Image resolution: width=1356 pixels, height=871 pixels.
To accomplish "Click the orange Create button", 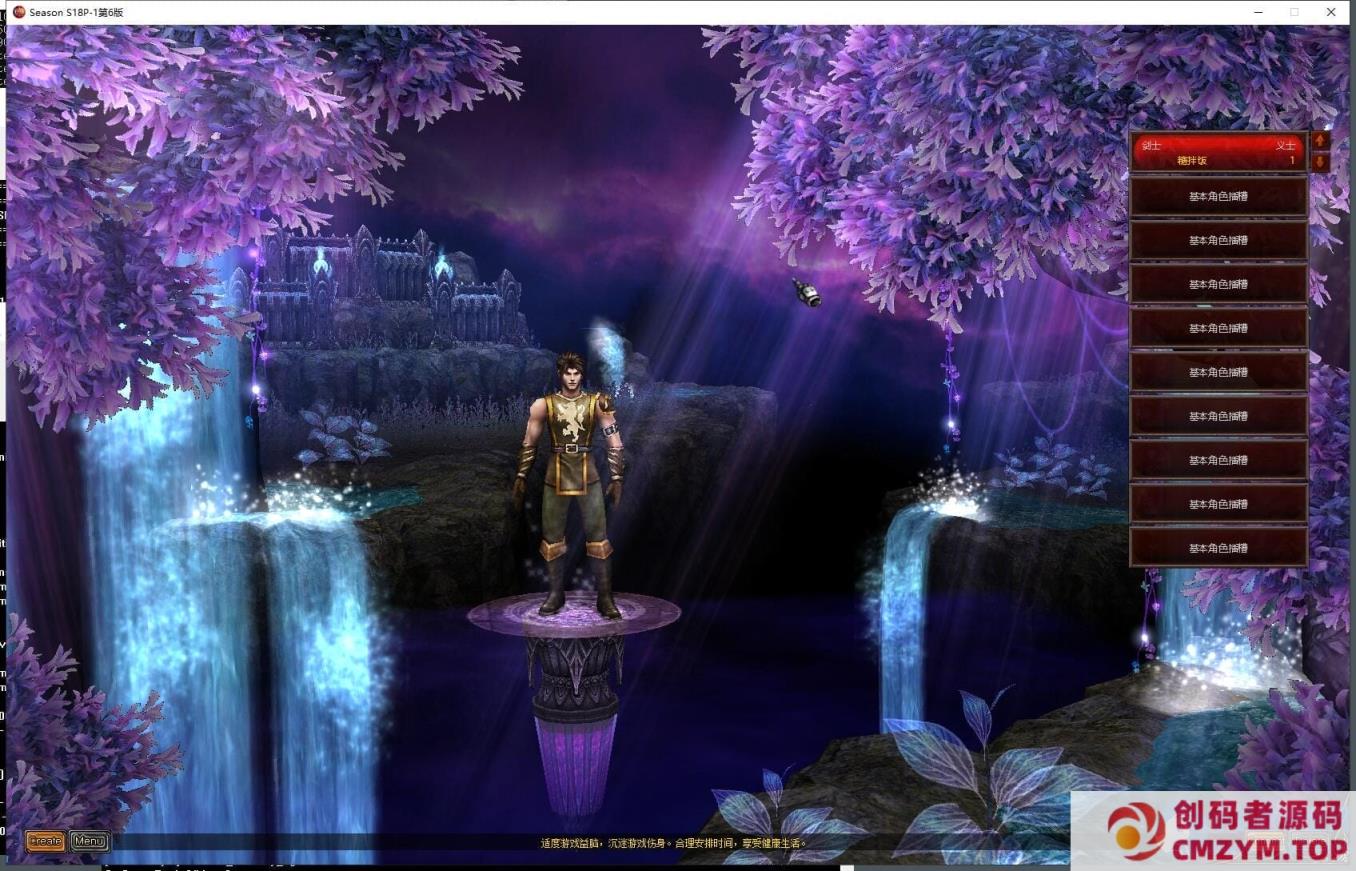I will [45, 841].
